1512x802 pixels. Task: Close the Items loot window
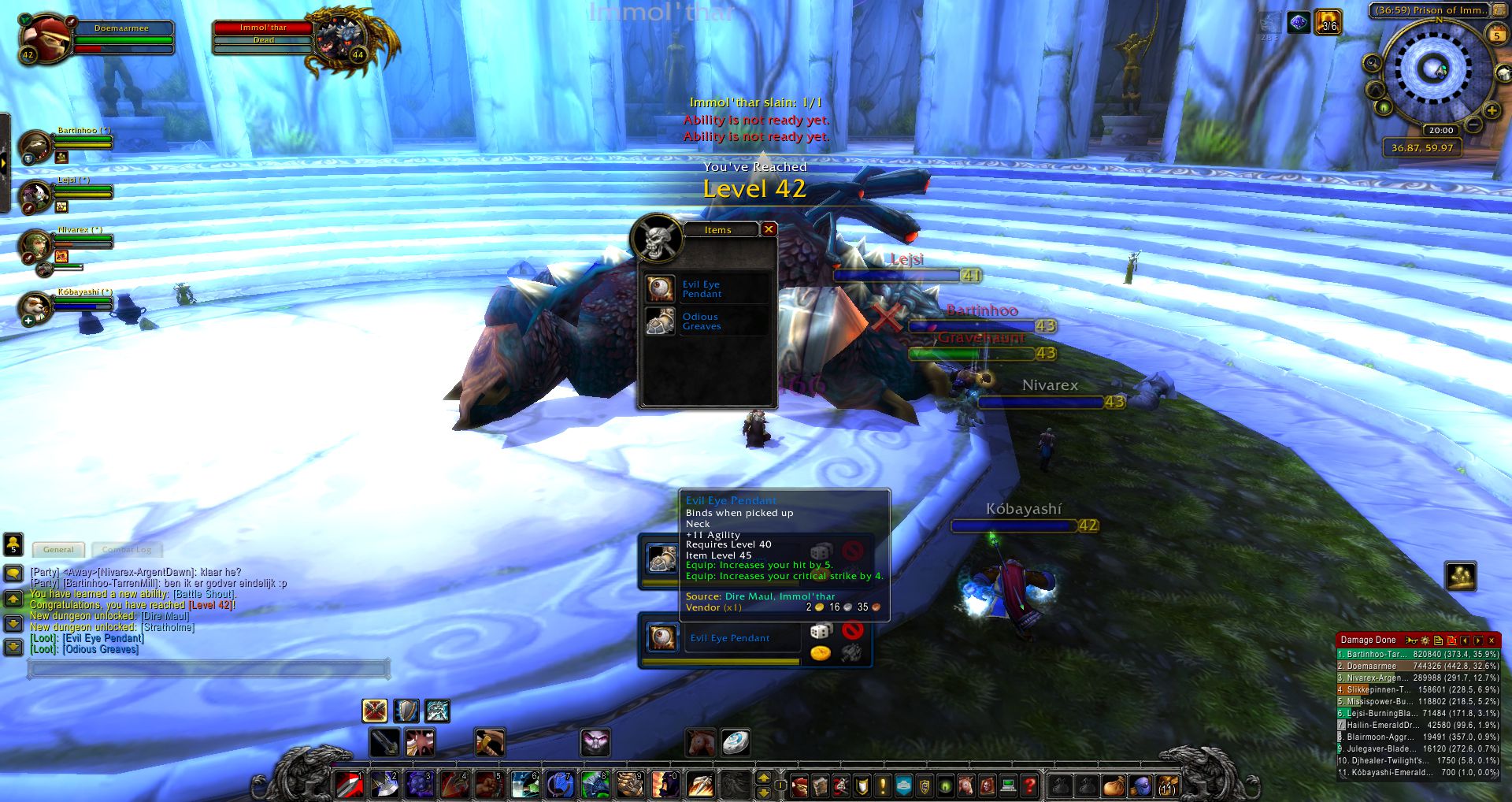[x=769, y=229]
